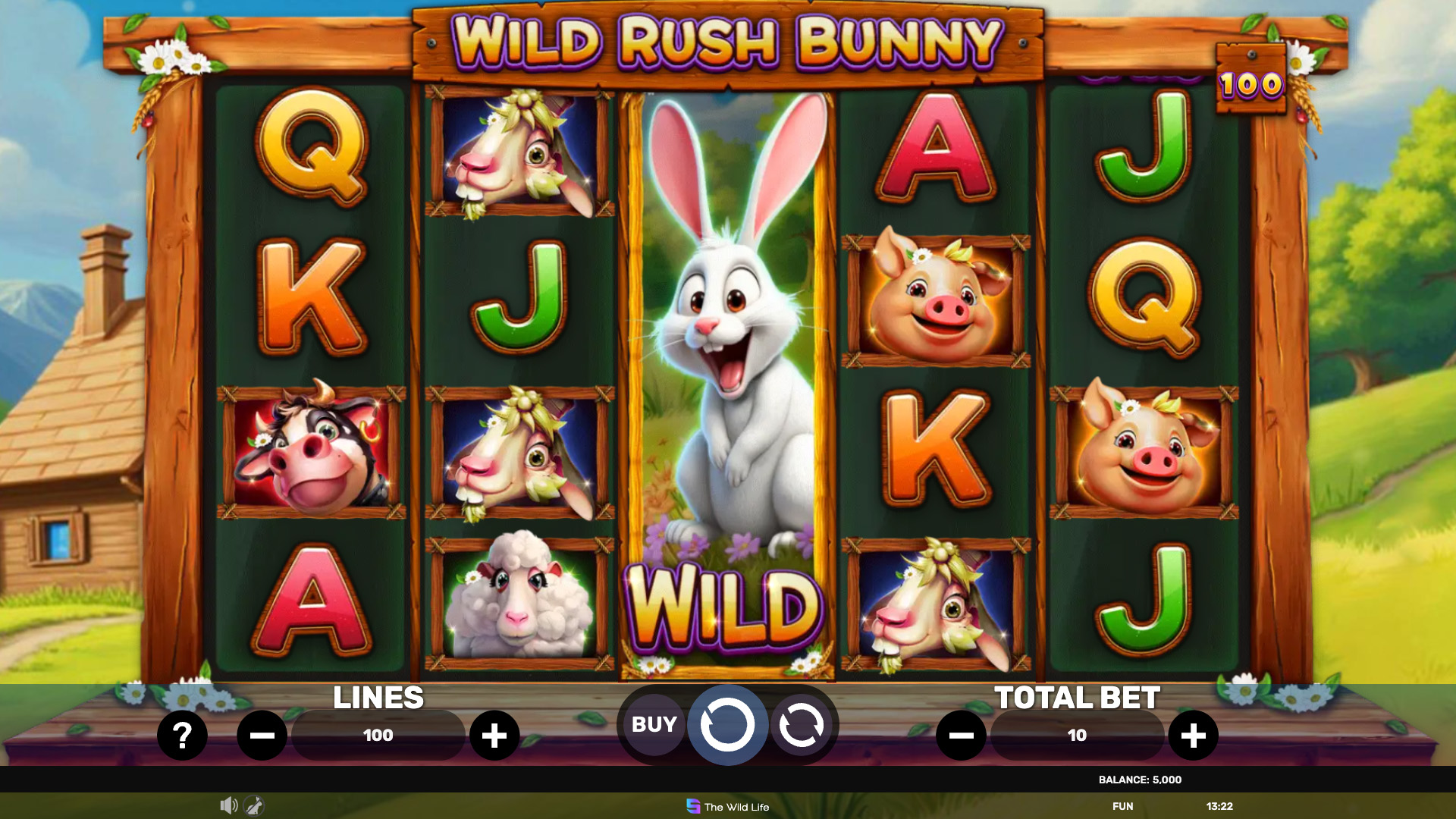1456x819 pixels.
Task: Increase the number of lines
Action: coord(494,735)
